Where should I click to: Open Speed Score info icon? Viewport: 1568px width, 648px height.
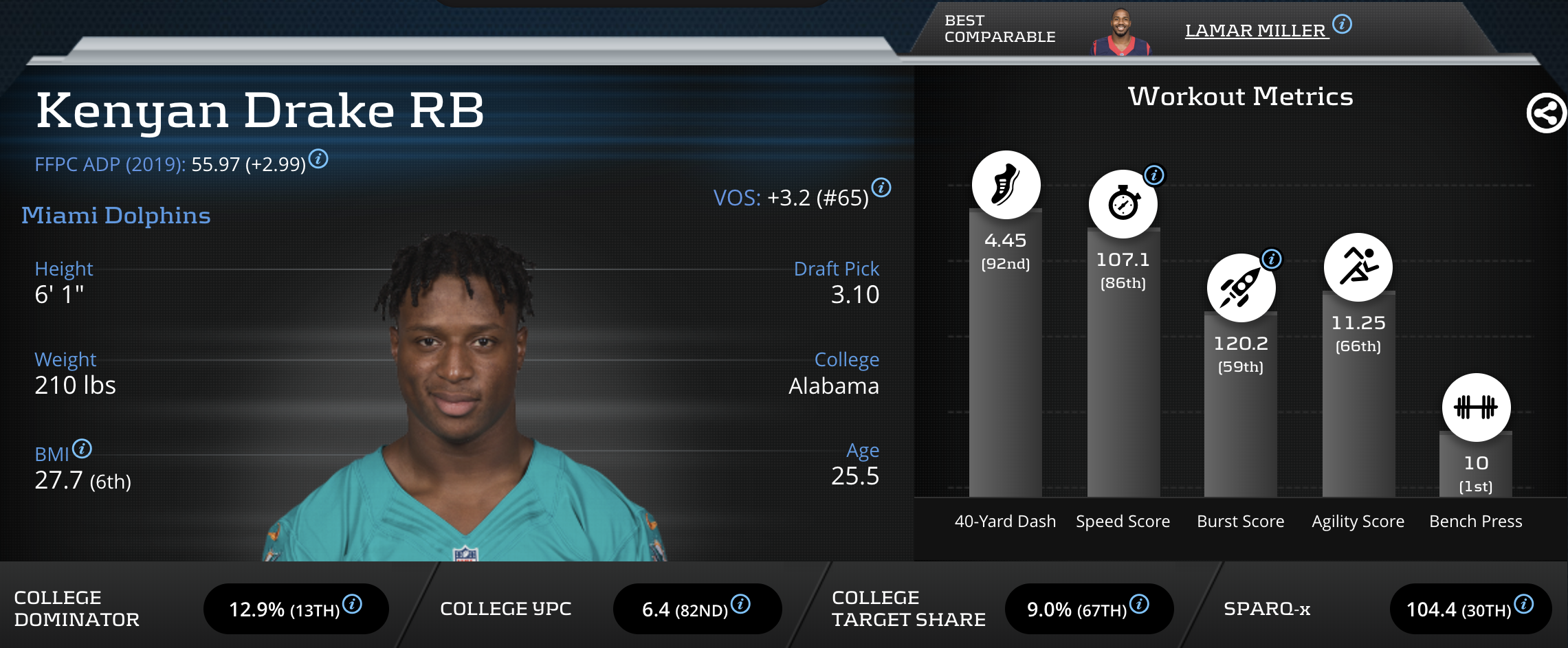[1154, 175]
